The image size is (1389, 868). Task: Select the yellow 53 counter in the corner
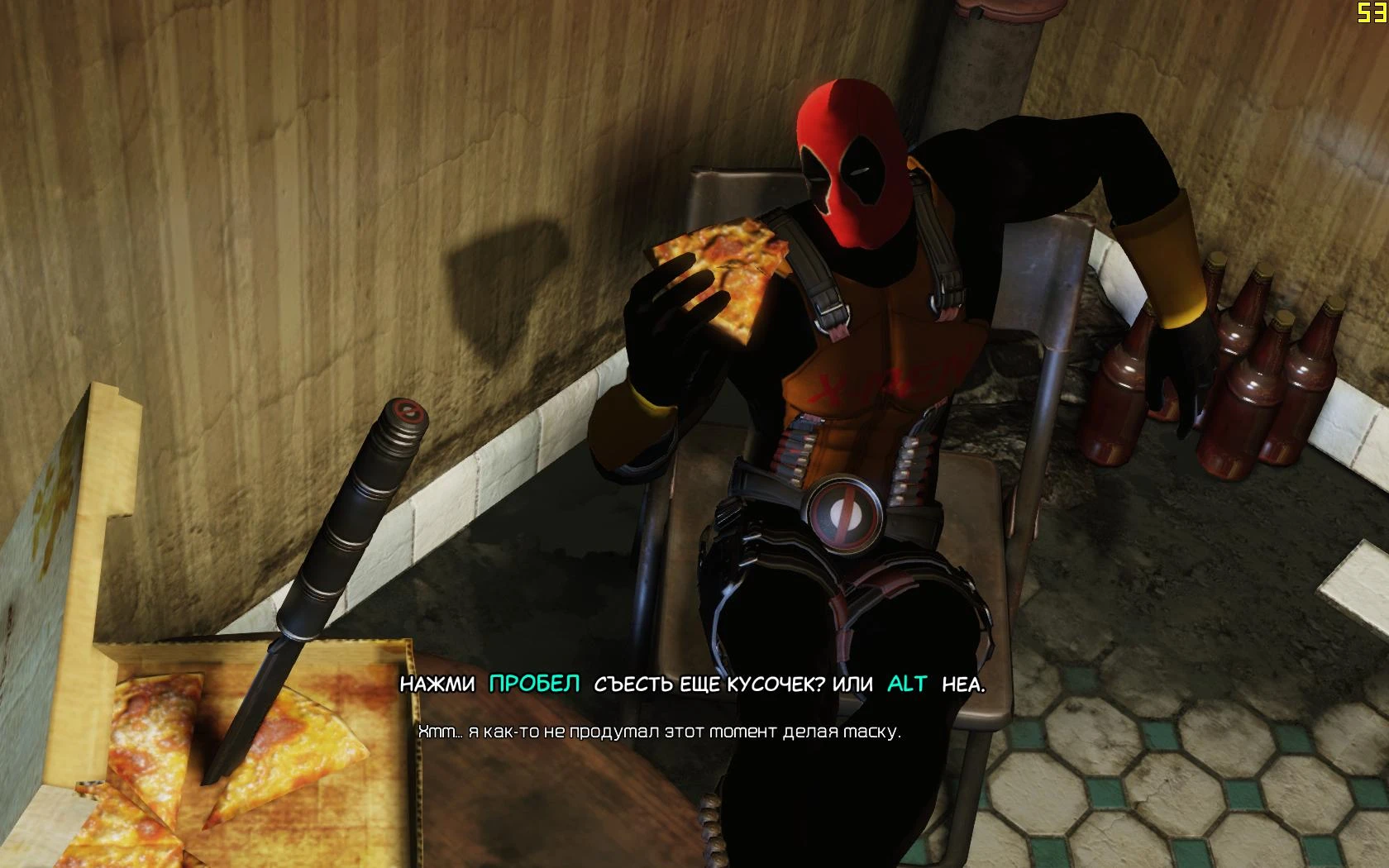pos(1372,14)
